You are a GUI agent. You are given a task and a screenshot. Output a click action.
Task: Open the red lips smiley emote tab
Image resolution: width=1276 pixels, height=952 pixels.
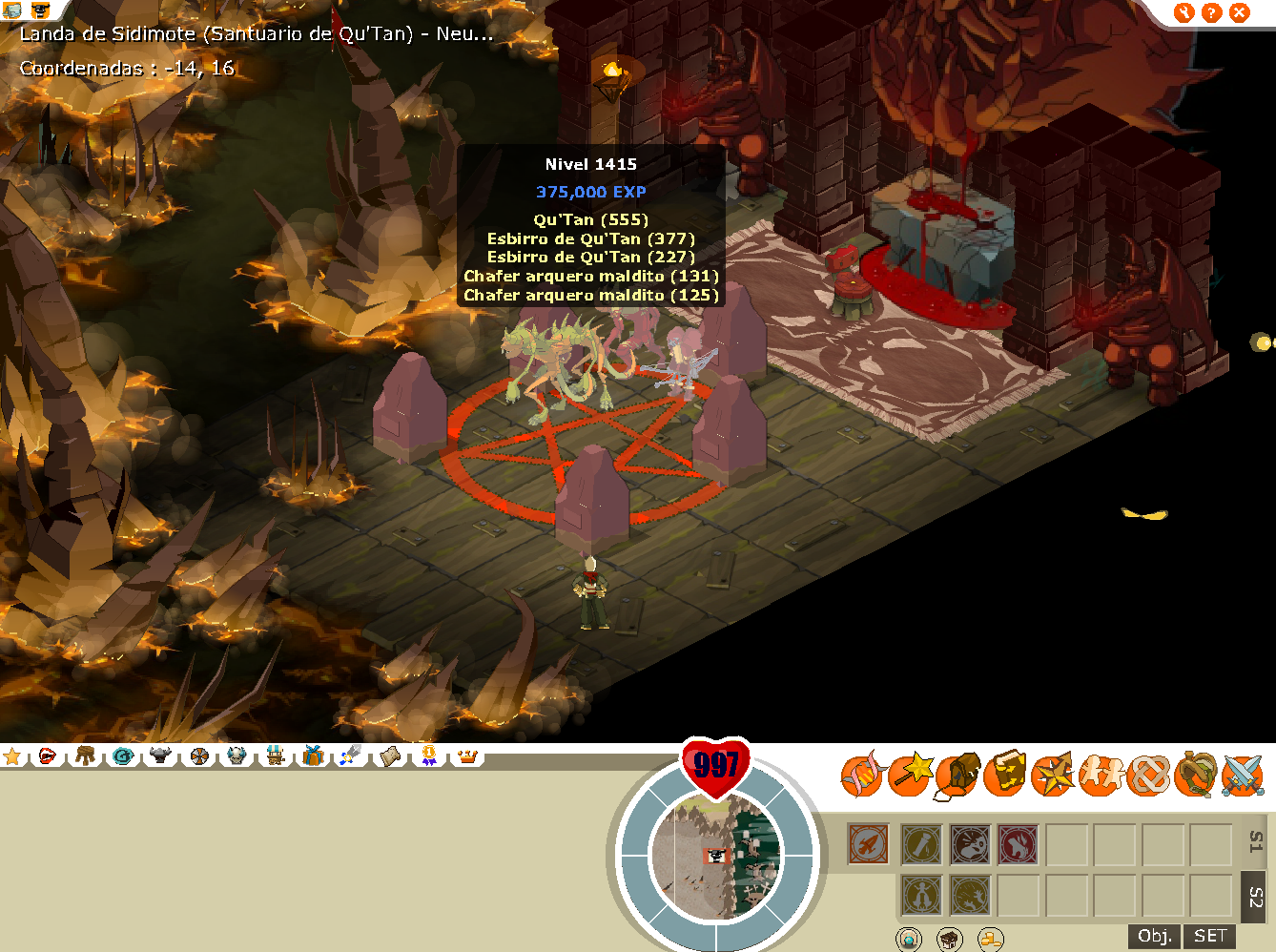pyautogui.click(x=47, y=756)
